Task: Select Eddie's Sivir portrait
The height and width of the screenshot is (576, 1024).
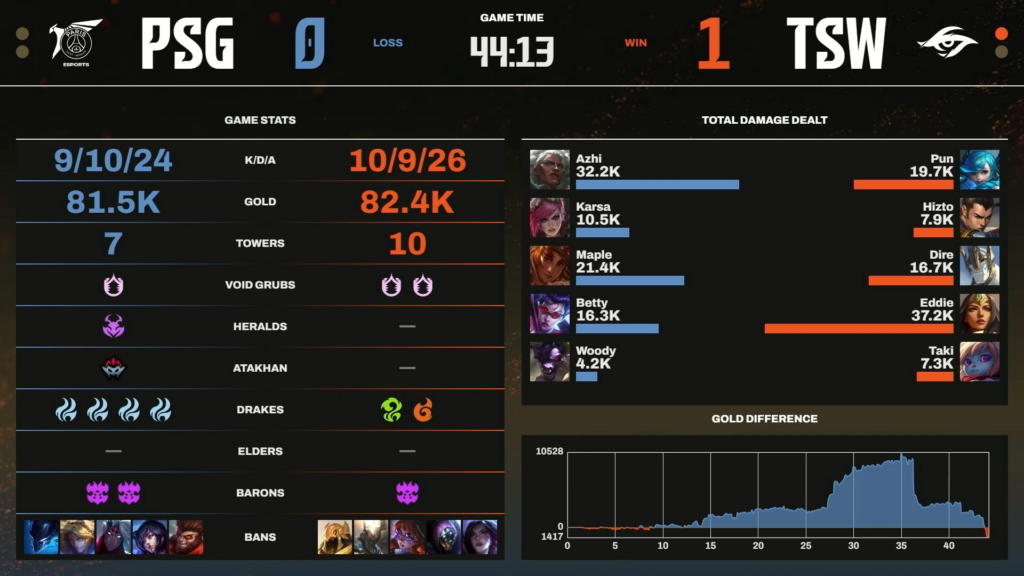Action: [x=979, y=314]
